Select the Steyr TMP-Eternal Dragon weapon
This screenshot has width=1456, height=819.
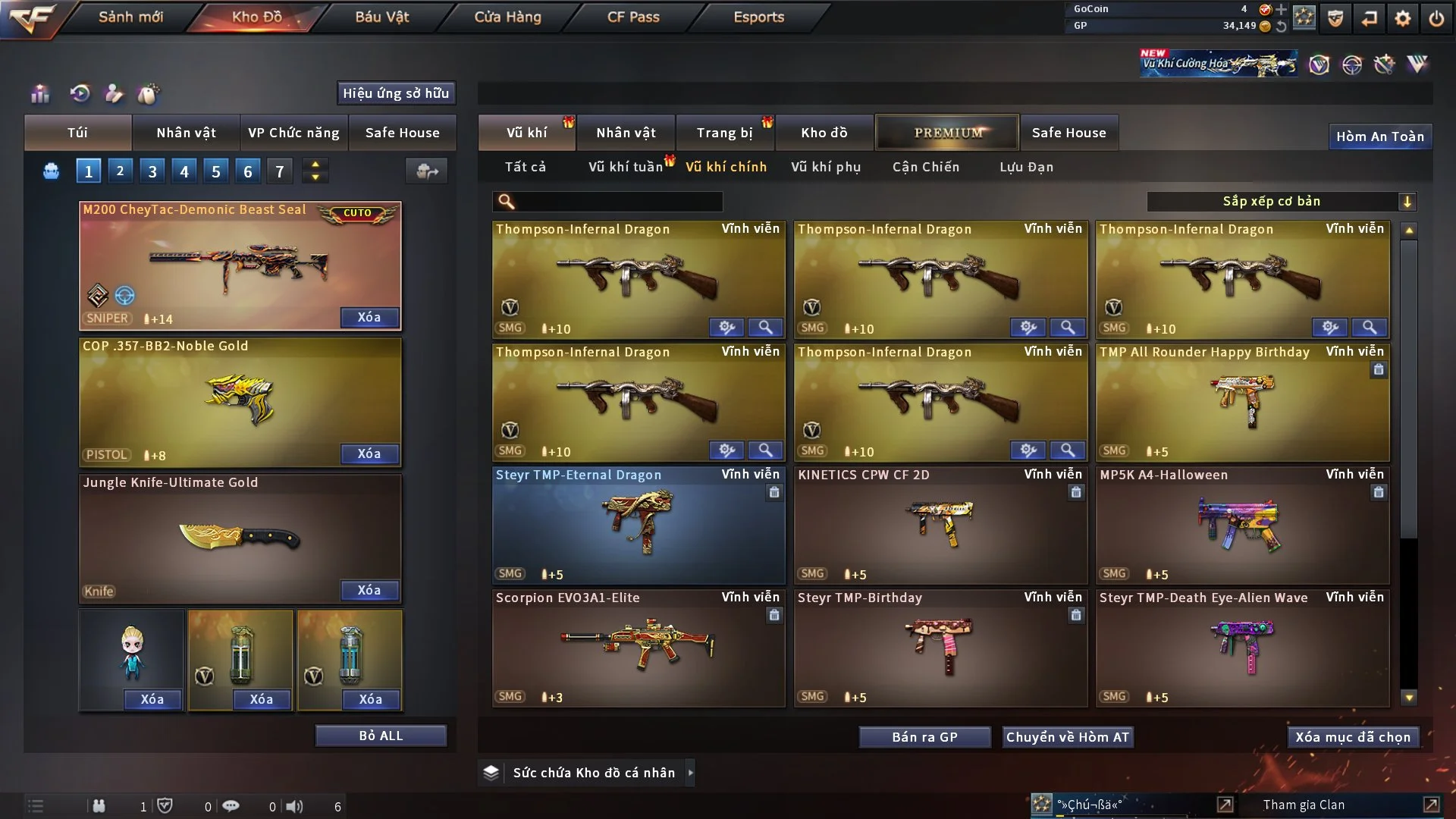pyautogui.click(x=639, y=525)
